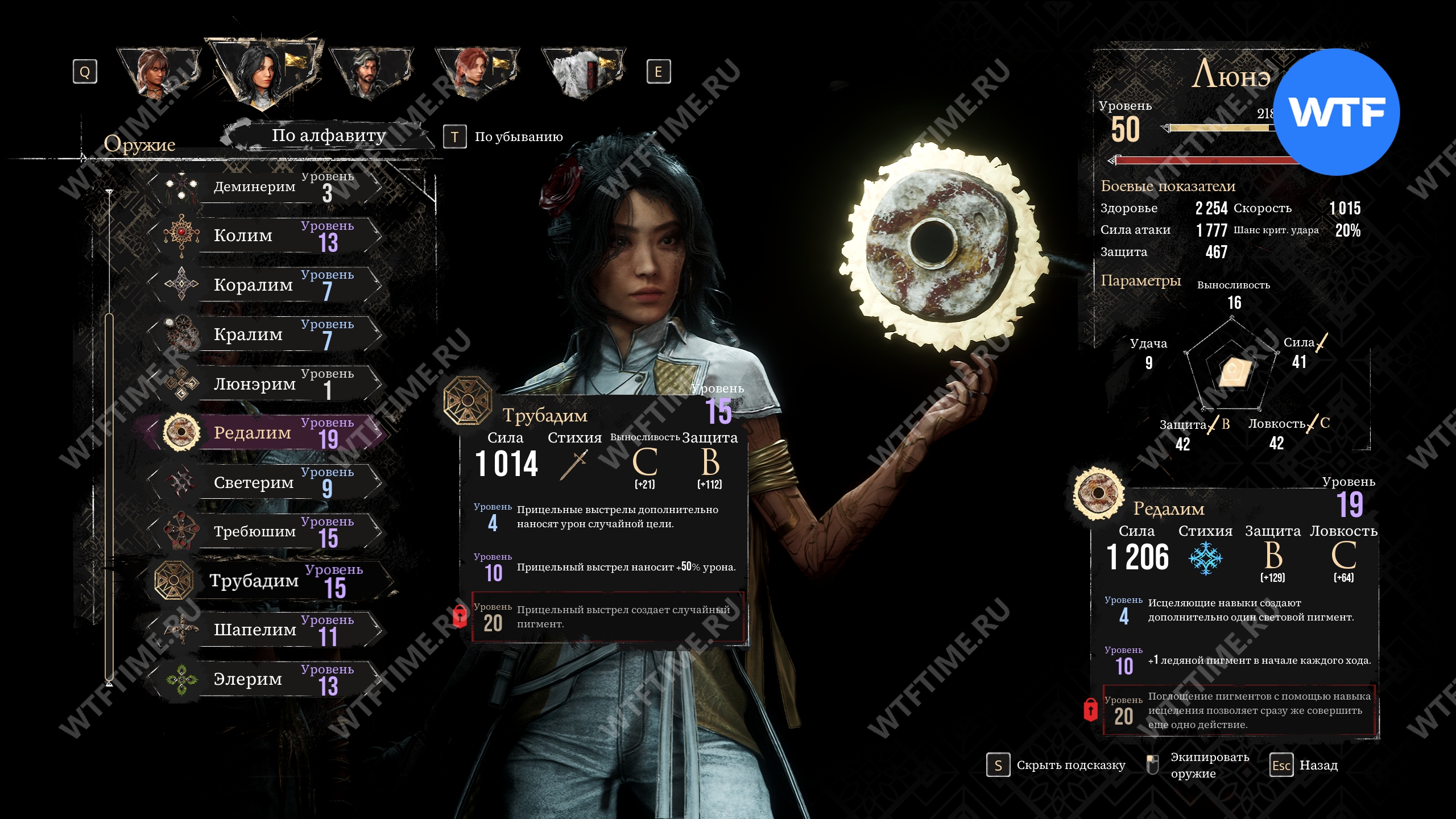The width and height of the screenshot is (1456, 819).
Task: Go back using the Назад button
Action: point(1304,766)
